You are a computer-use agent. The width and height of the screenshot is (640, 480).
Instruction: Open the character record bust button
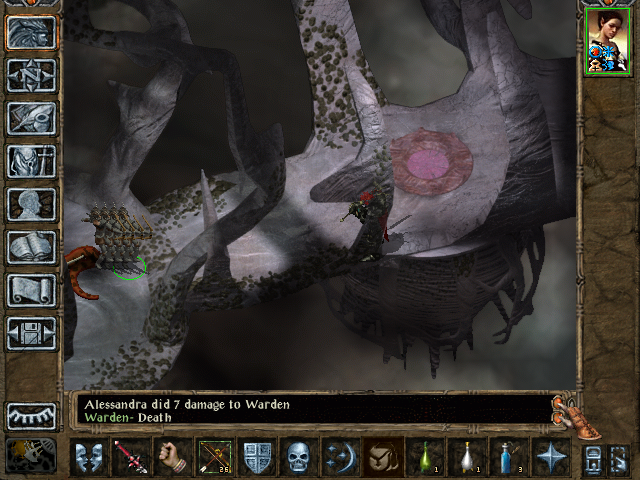pyautogui.click(x=31, y=204)
